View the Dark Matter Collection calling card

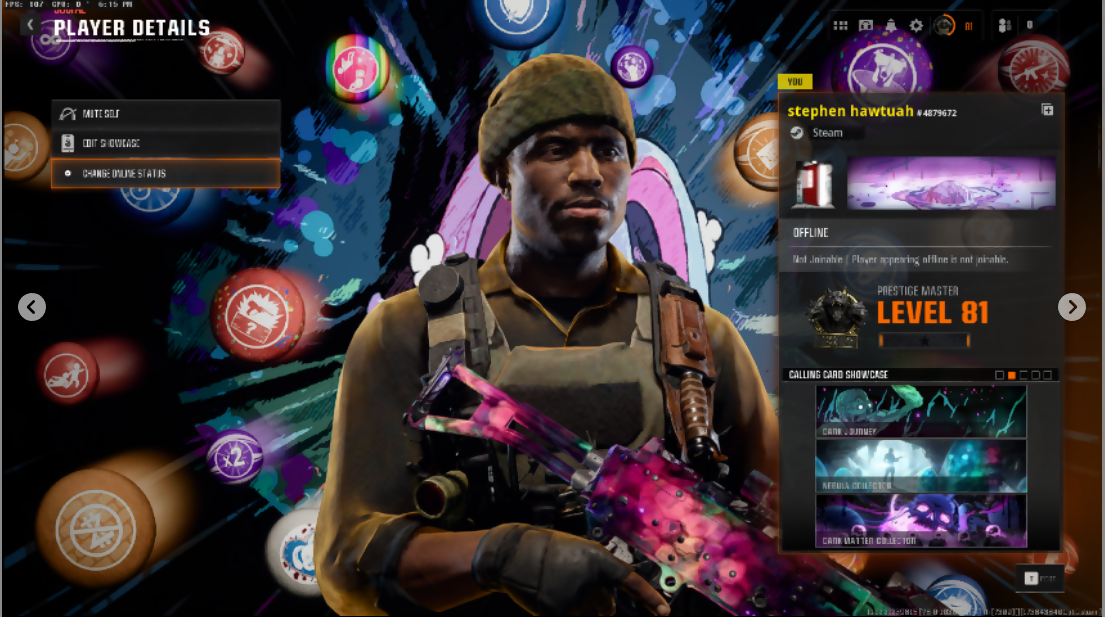(x=921, y=521)
